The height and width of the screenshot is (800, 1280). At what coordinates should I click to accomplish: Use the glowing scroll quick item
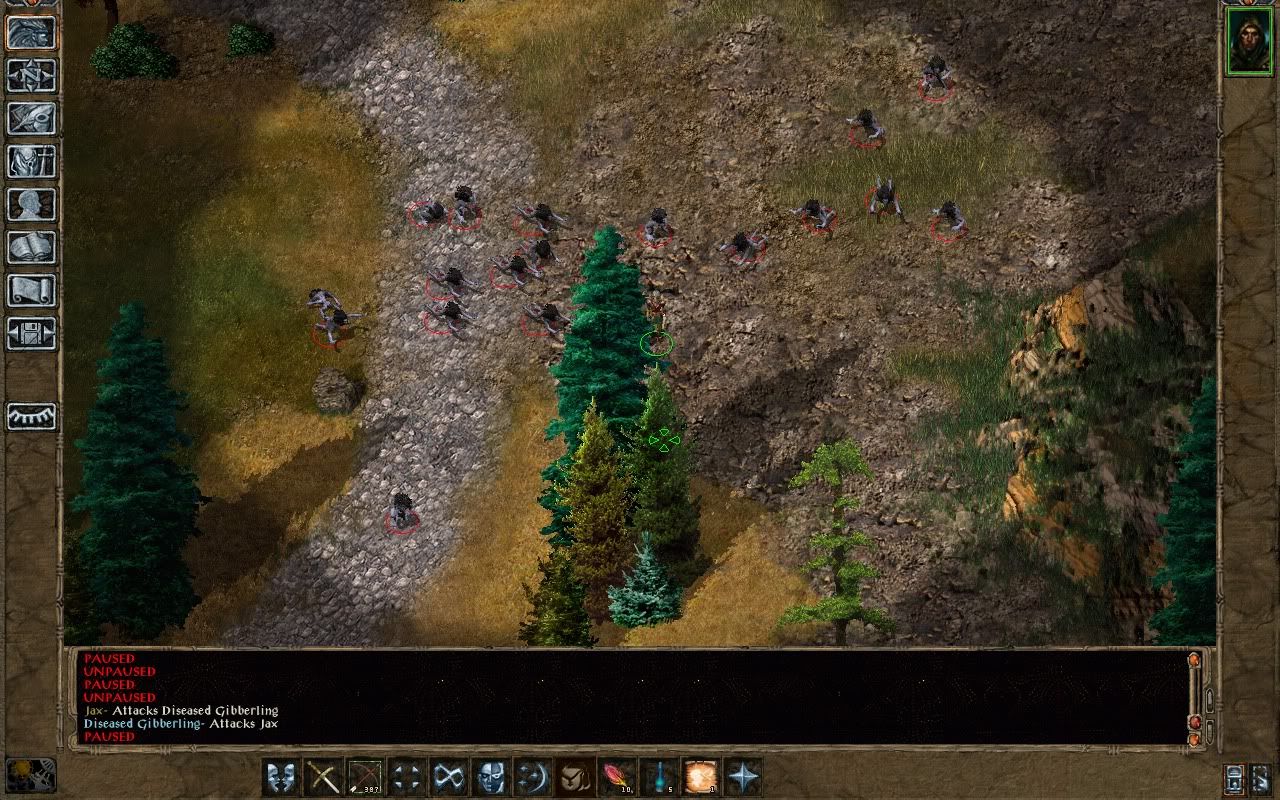[701, 776]
